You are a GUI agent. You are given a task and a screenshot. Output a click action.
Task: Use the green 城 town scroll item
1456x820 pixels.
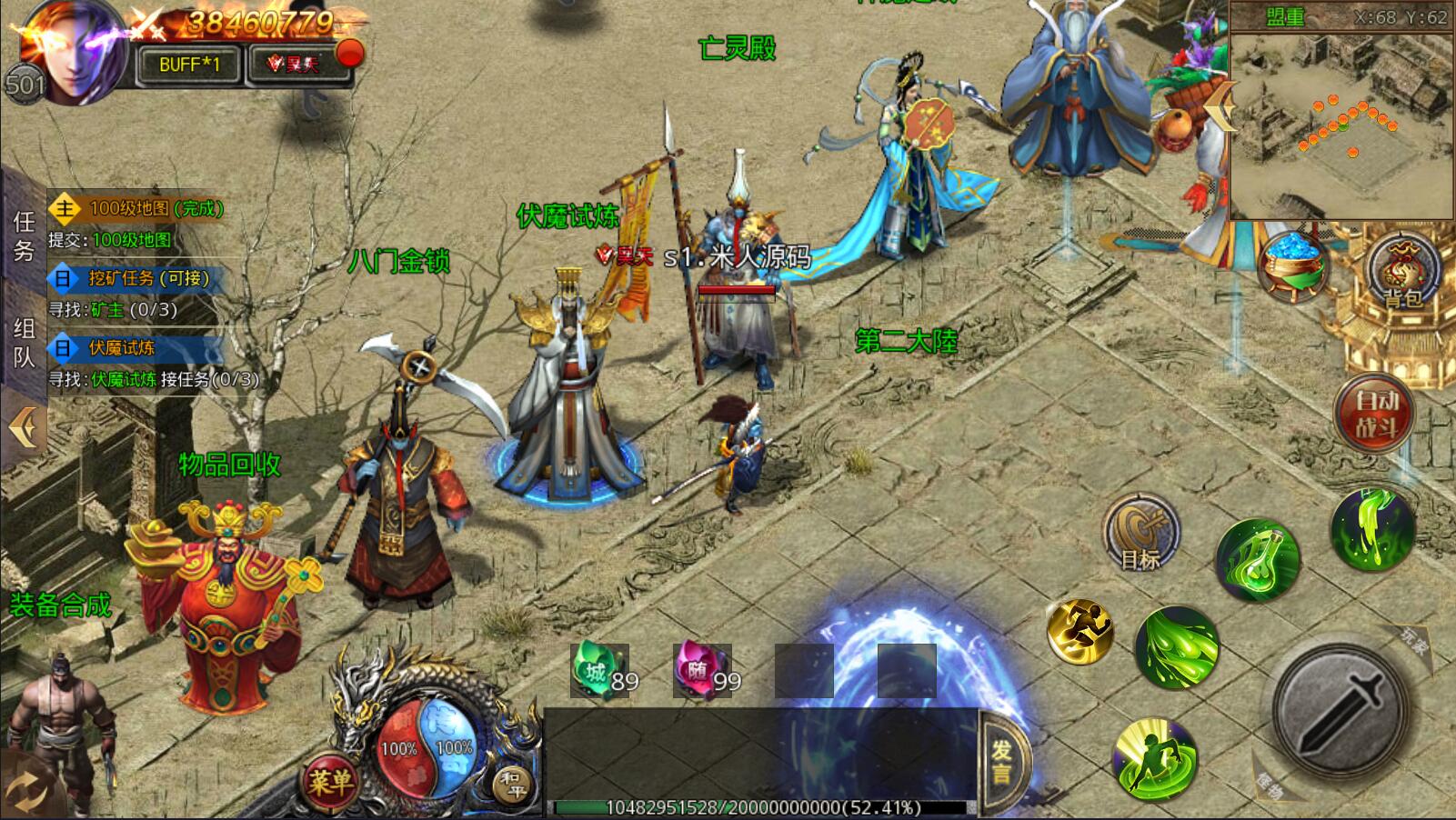coord(598,673)
